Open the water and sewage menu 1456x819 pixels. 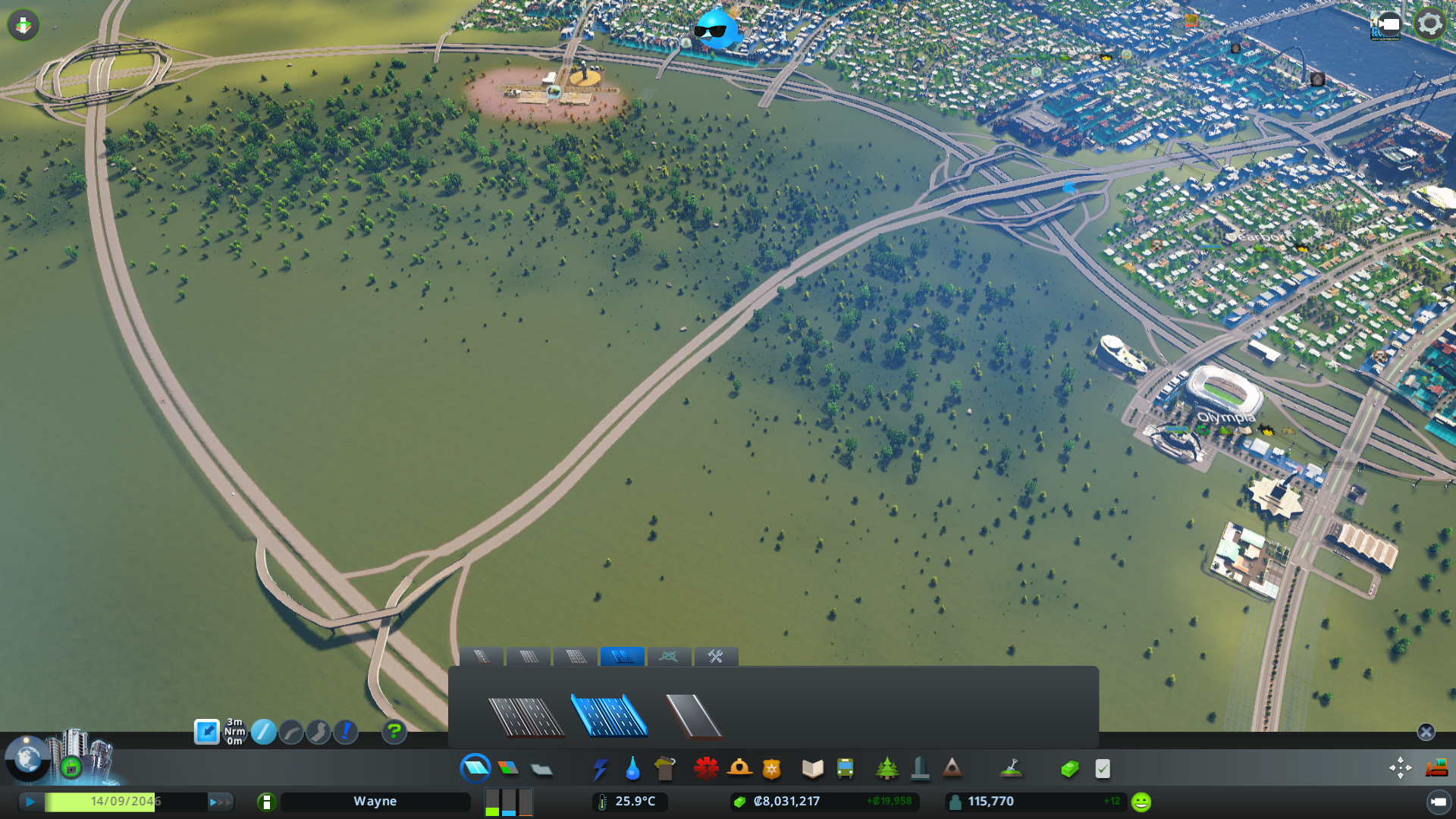click(633, 768)
